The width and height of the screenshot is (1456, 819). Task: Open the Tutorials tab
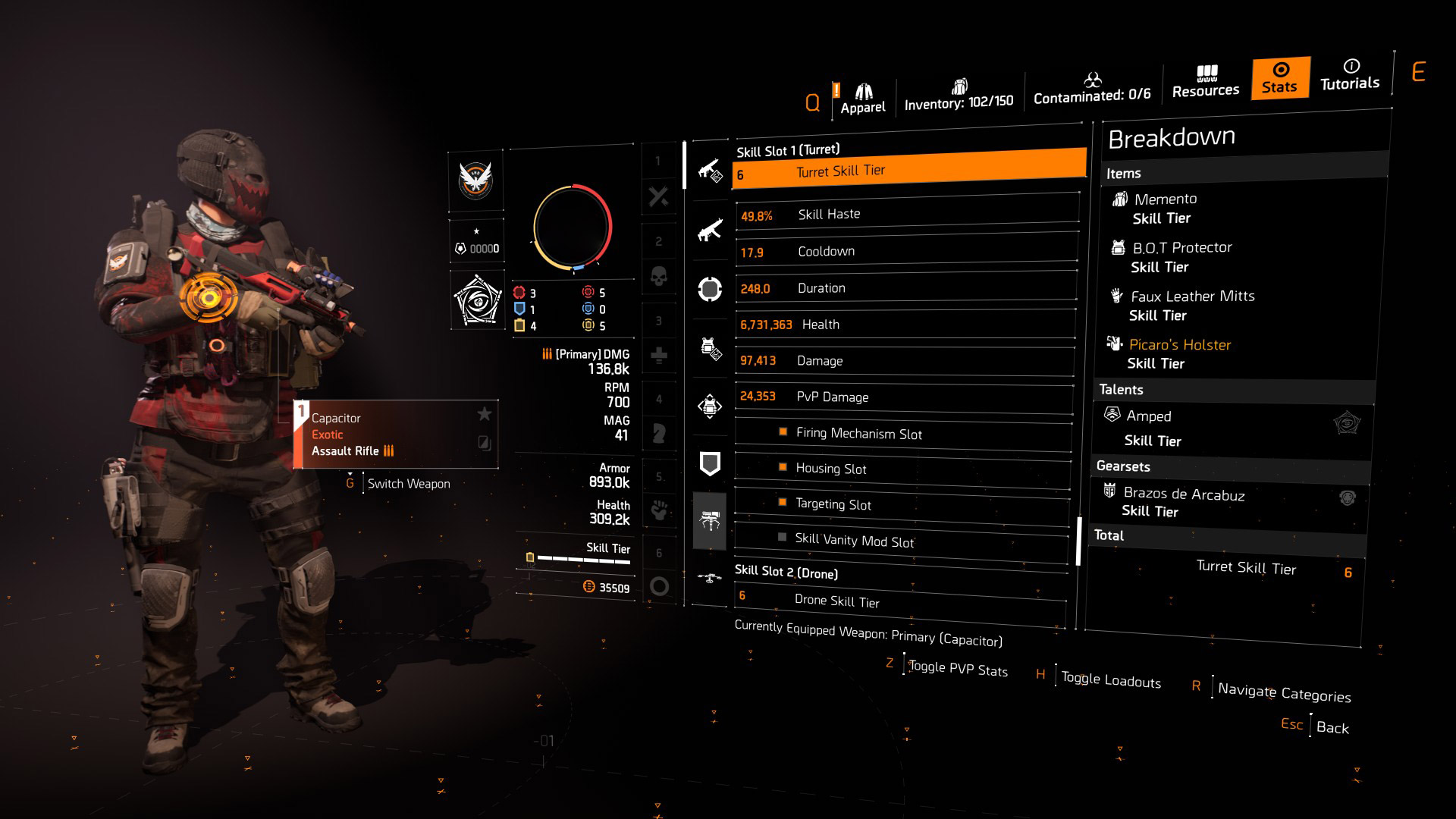(x=1349, y=78)
